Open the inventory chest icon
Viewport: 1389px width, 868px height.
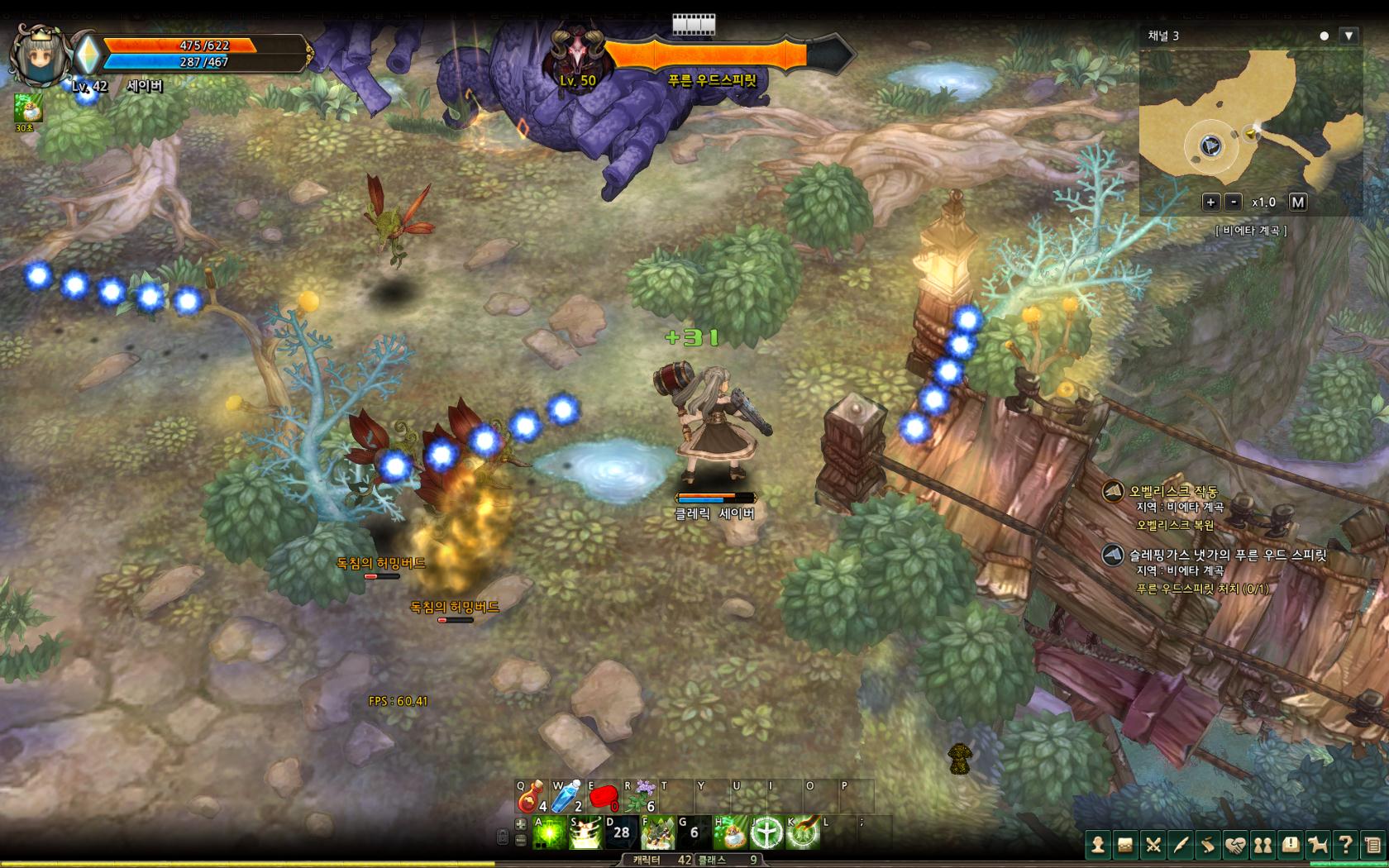point(1125,845)
